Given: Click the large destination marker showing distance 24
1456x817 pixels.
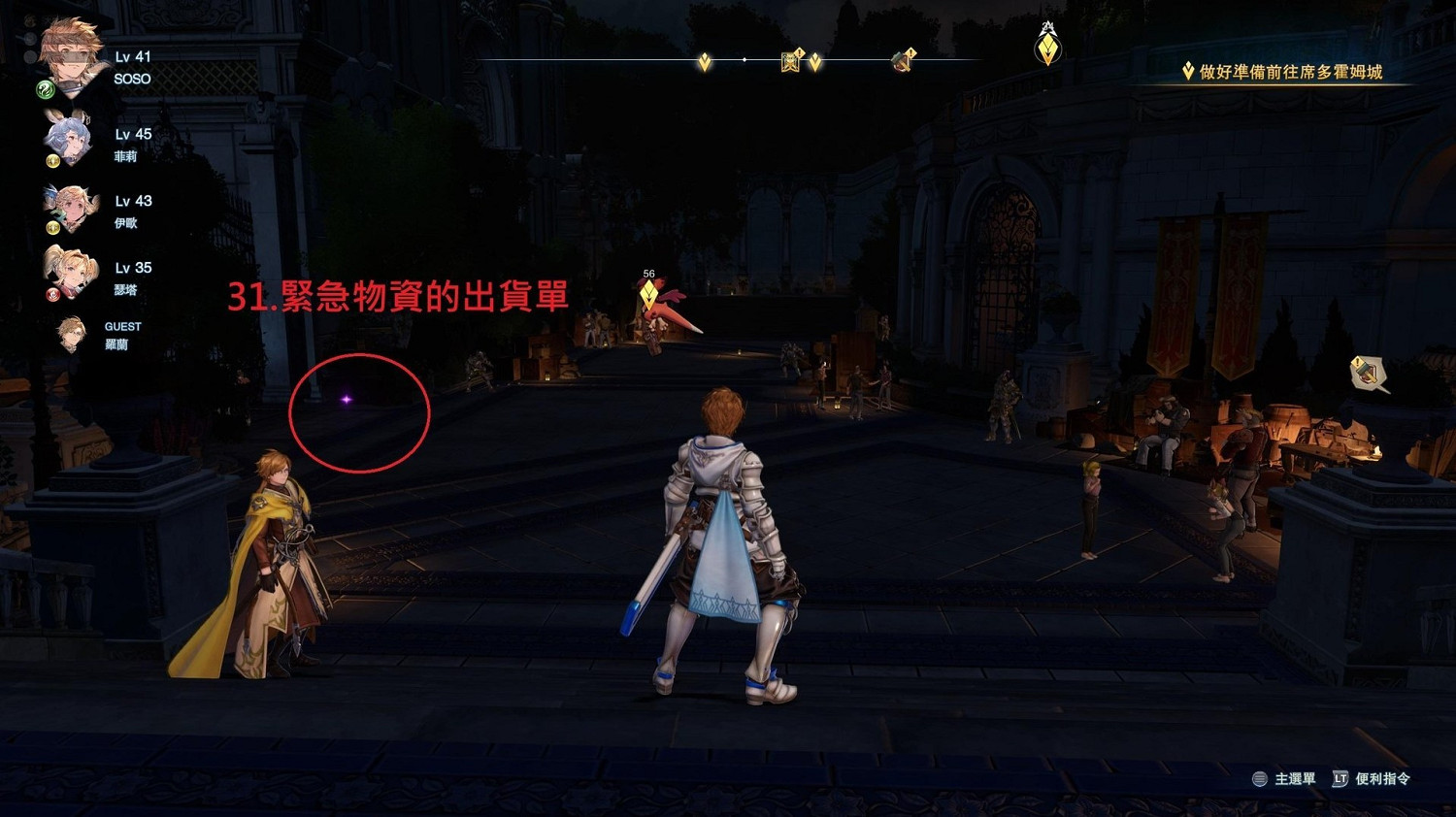Looking at the screenshot, I should pos(1045,47).
